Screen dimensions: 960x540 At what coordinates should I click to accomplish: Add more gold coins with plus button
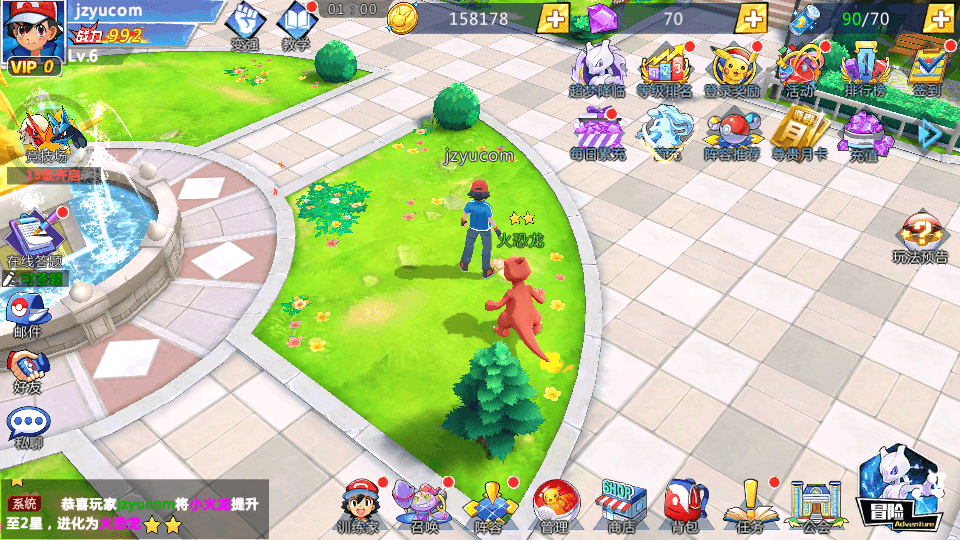553,18
